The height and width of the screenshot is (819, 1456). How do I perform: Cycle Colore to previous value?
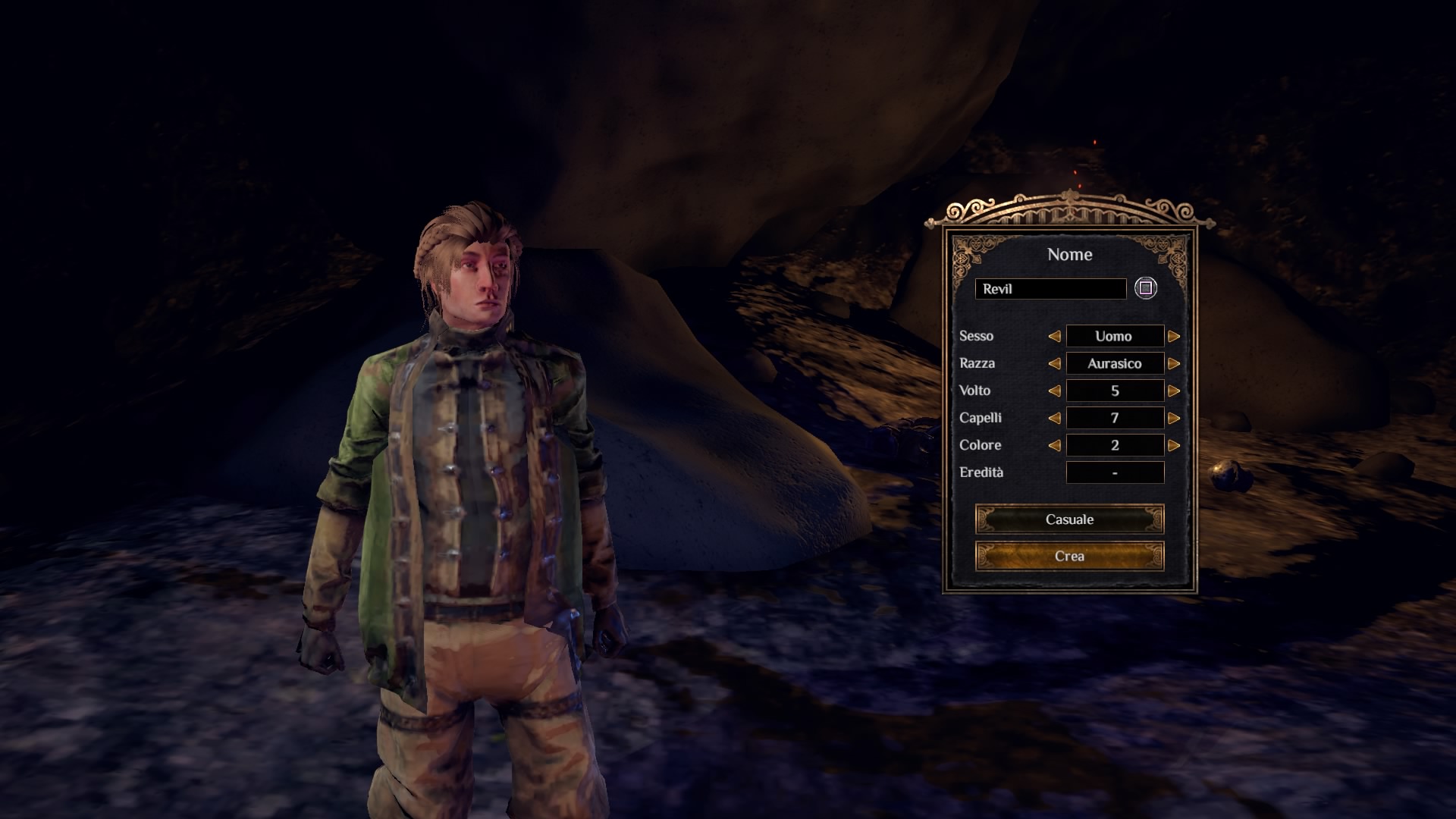coord(1054,445)
